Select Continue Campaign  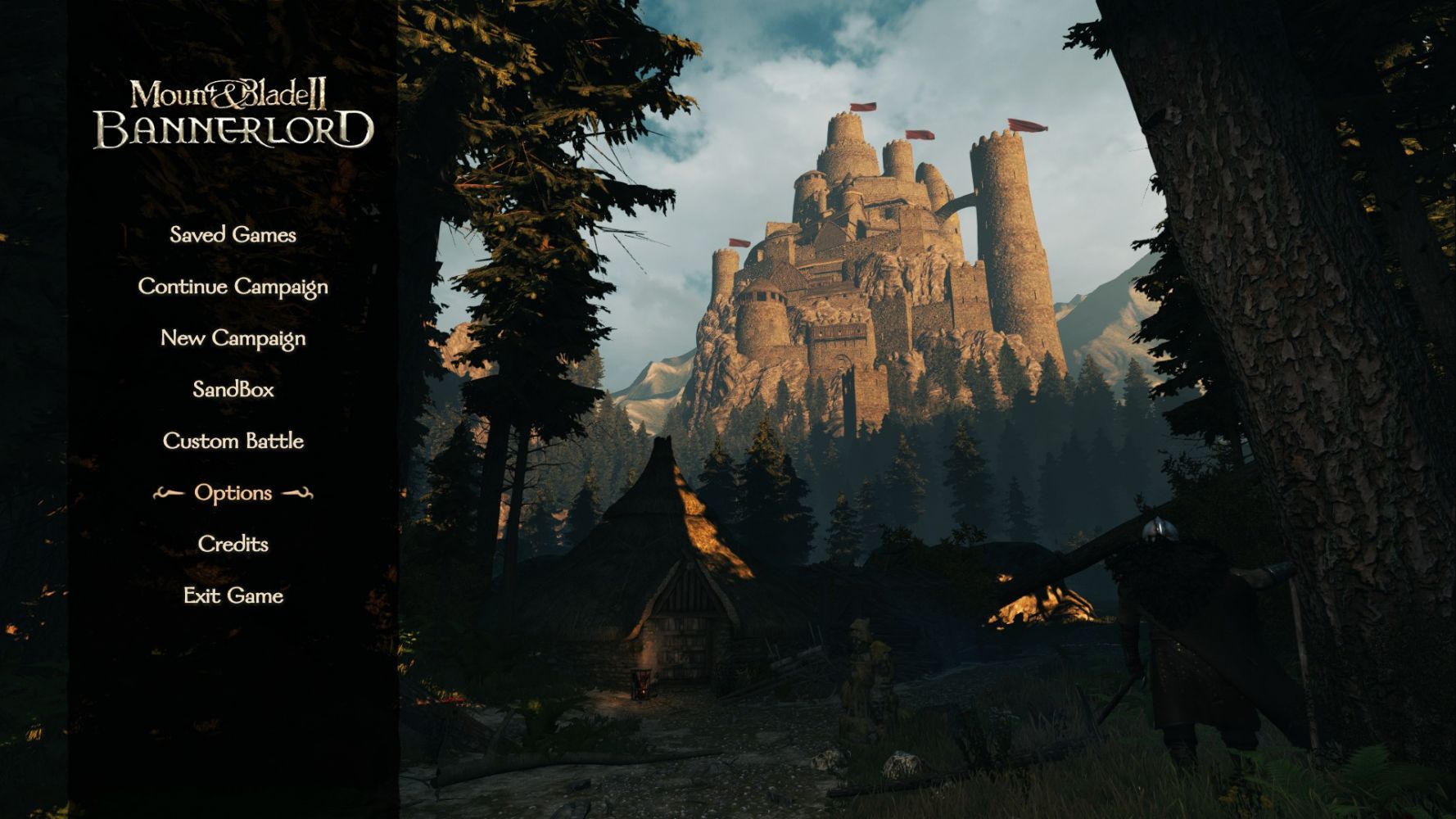pyautogui.click(x=233, y=287)
